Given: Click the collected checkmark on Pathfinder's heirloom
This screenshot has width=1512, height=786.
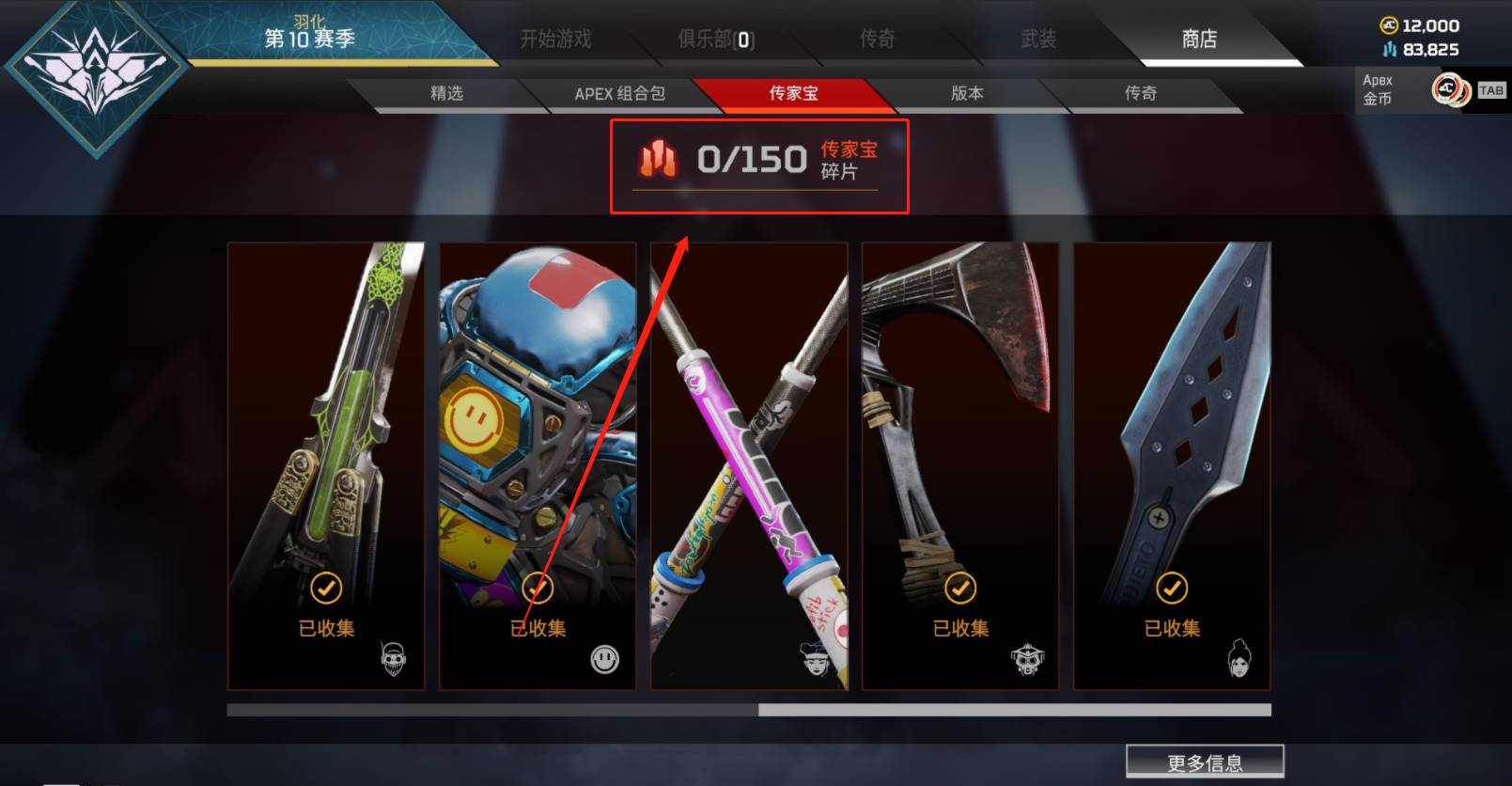Looking at the screenshot, I should pyautogui.click(x=537, y=589).
